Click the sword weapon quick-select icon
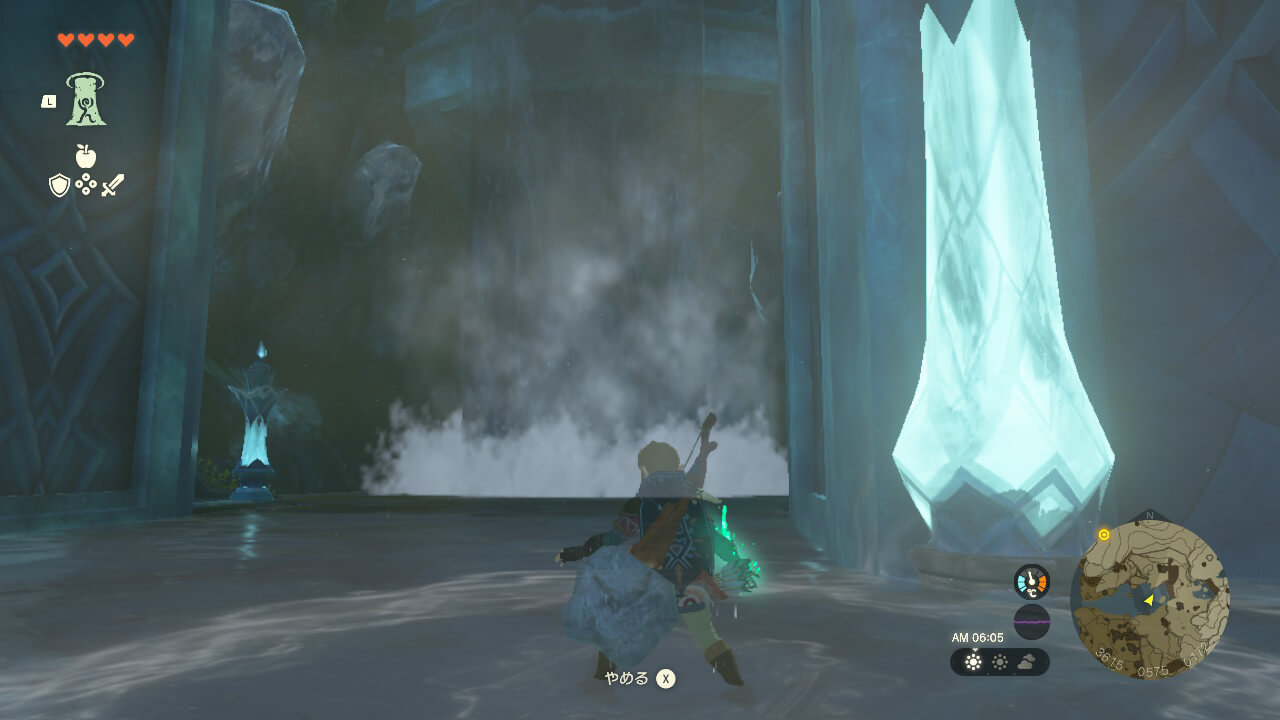1280x720 pixels. point(113,185)
